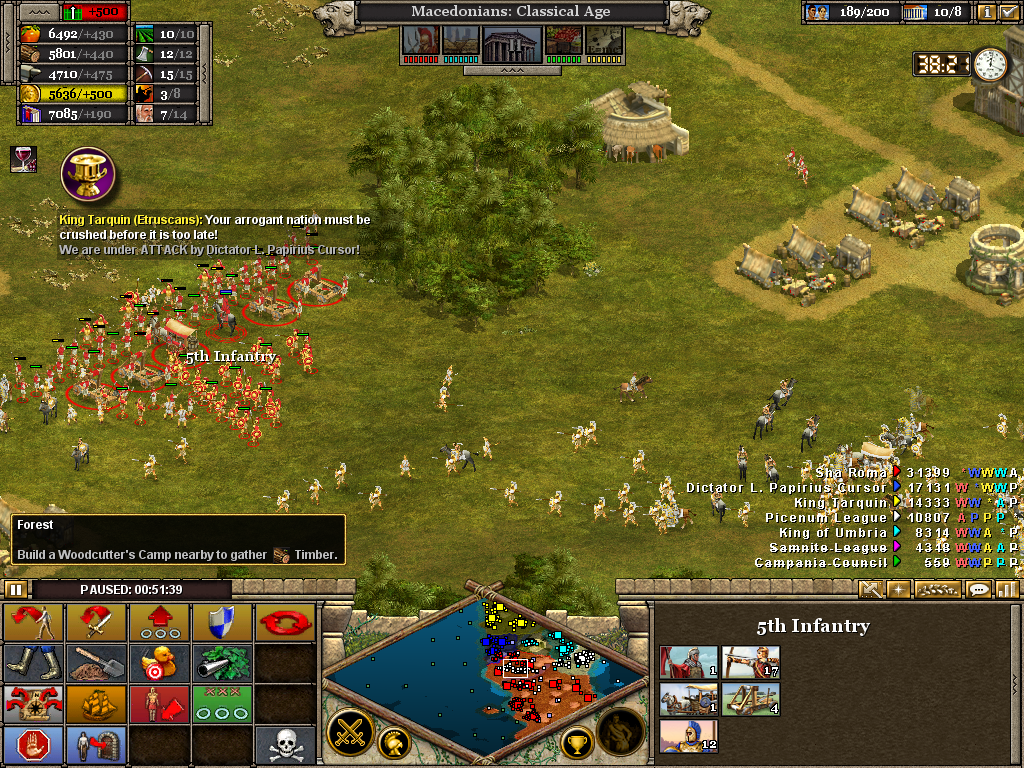Click the rubber duck target icon
Screen dimensions: 1024x768
[159, 663]
